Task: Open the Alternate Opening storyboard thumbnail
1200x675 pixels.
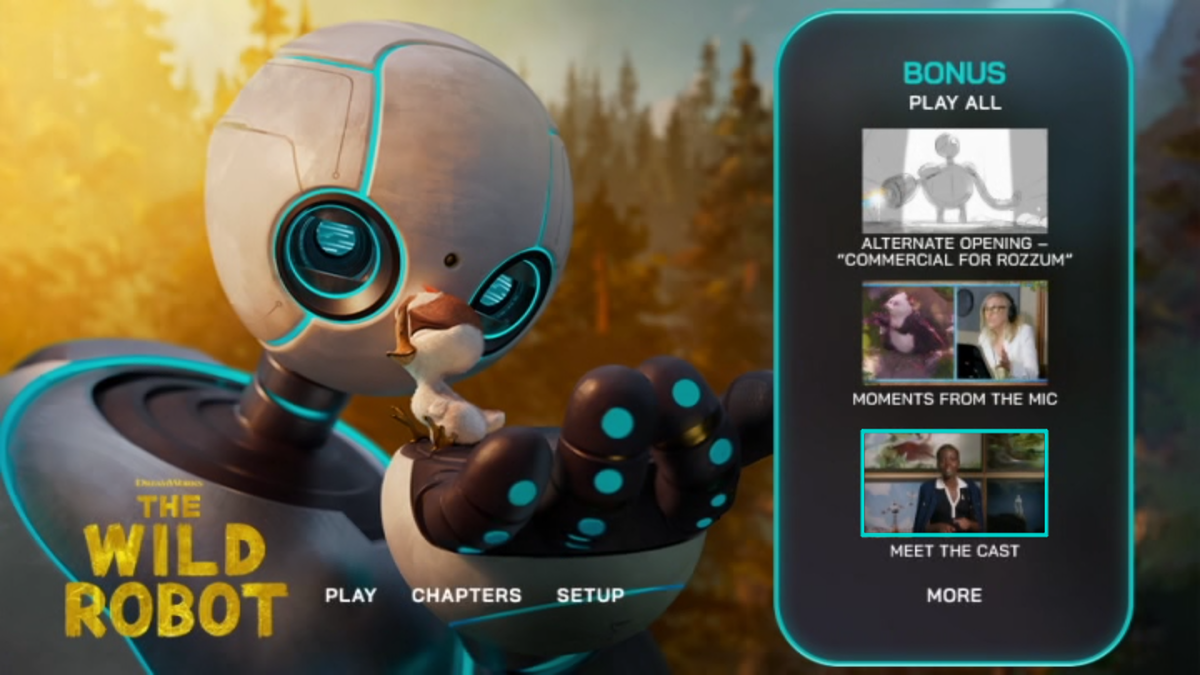Action: point(954,181)
